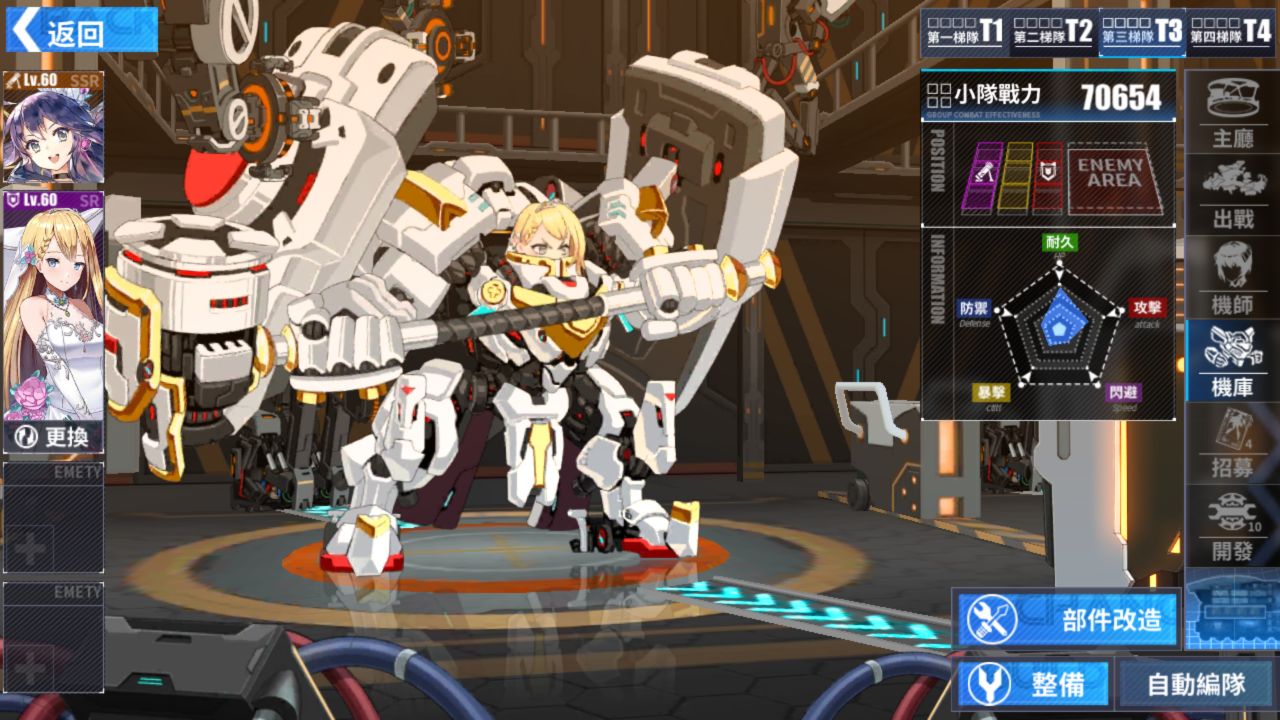
Task: Open the 機師 pilot menu
Action: (1232, 280)
